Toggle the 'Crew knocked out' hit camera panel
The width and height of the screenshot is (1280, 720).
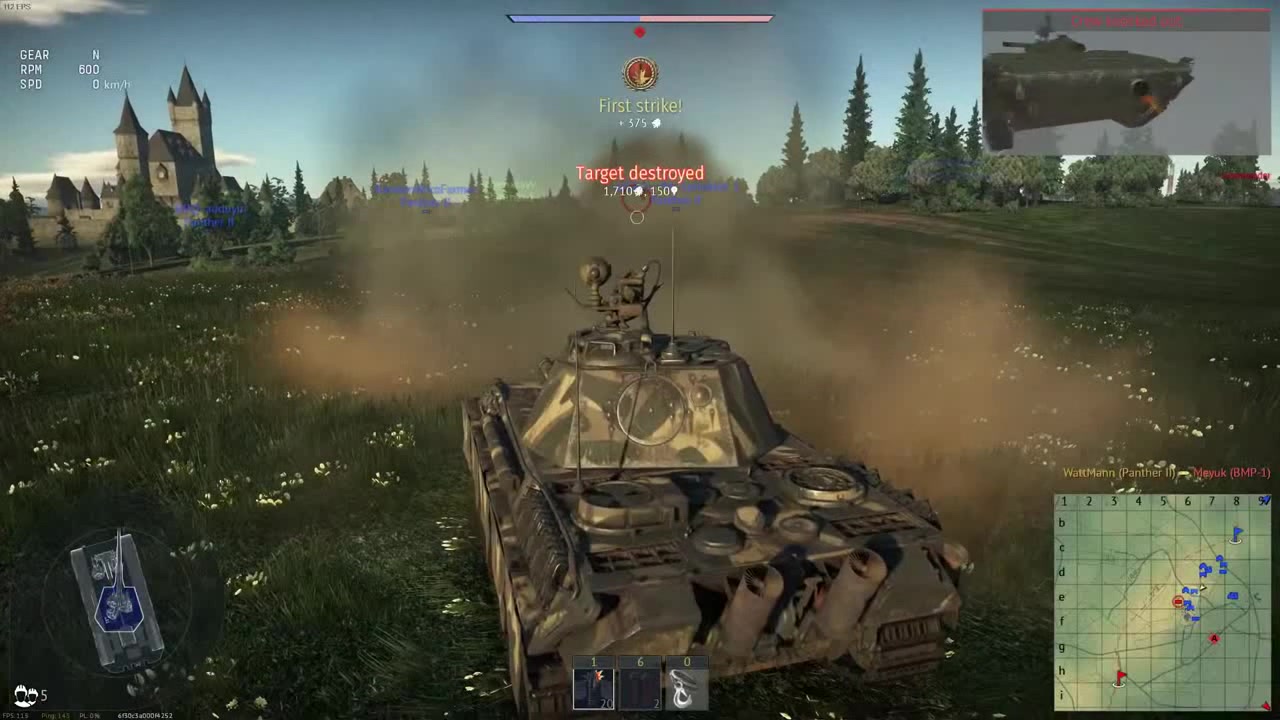click(1125, 80)
